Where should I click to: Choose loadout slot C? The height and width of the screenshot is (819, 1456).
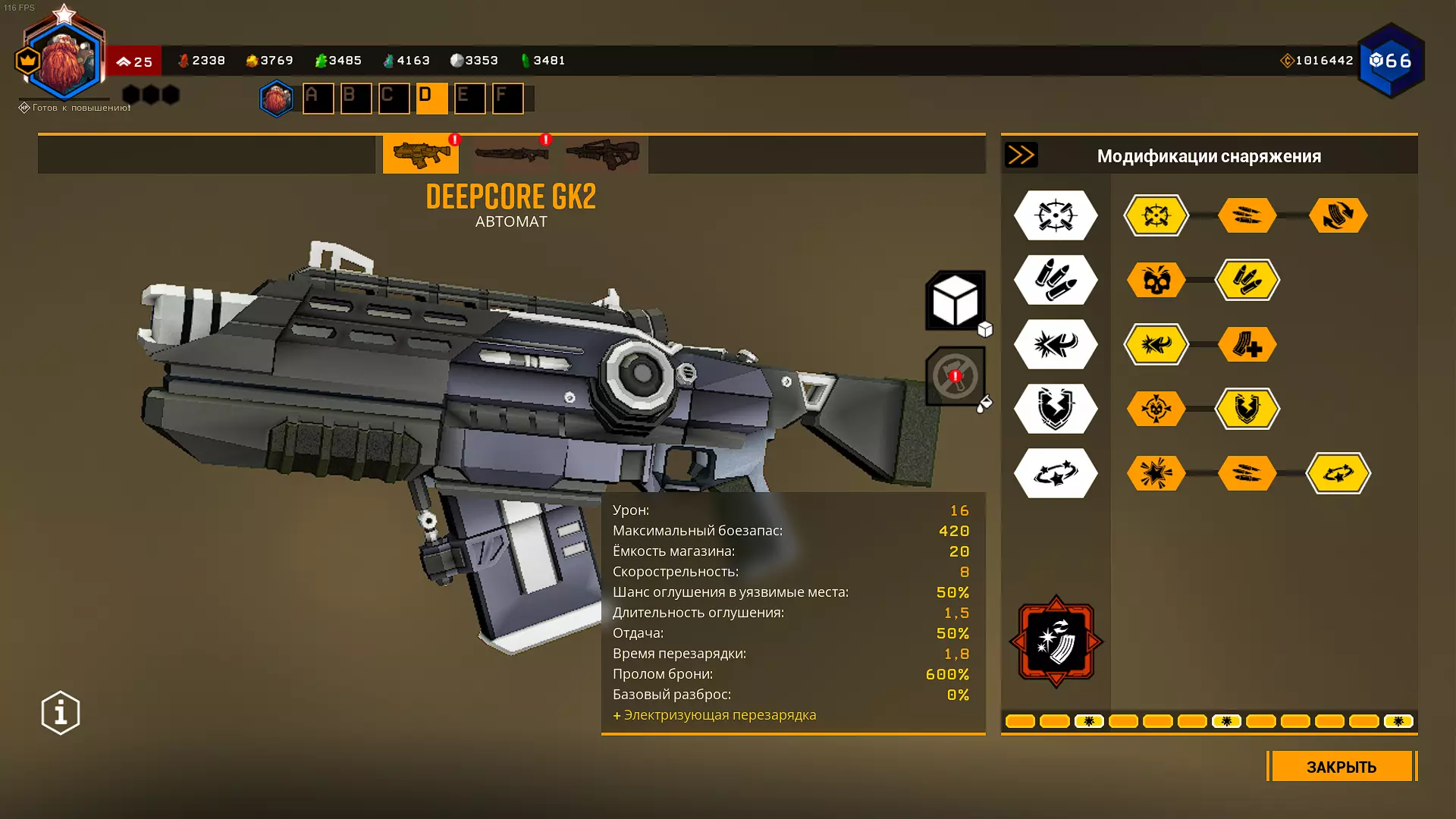point(394,99)
